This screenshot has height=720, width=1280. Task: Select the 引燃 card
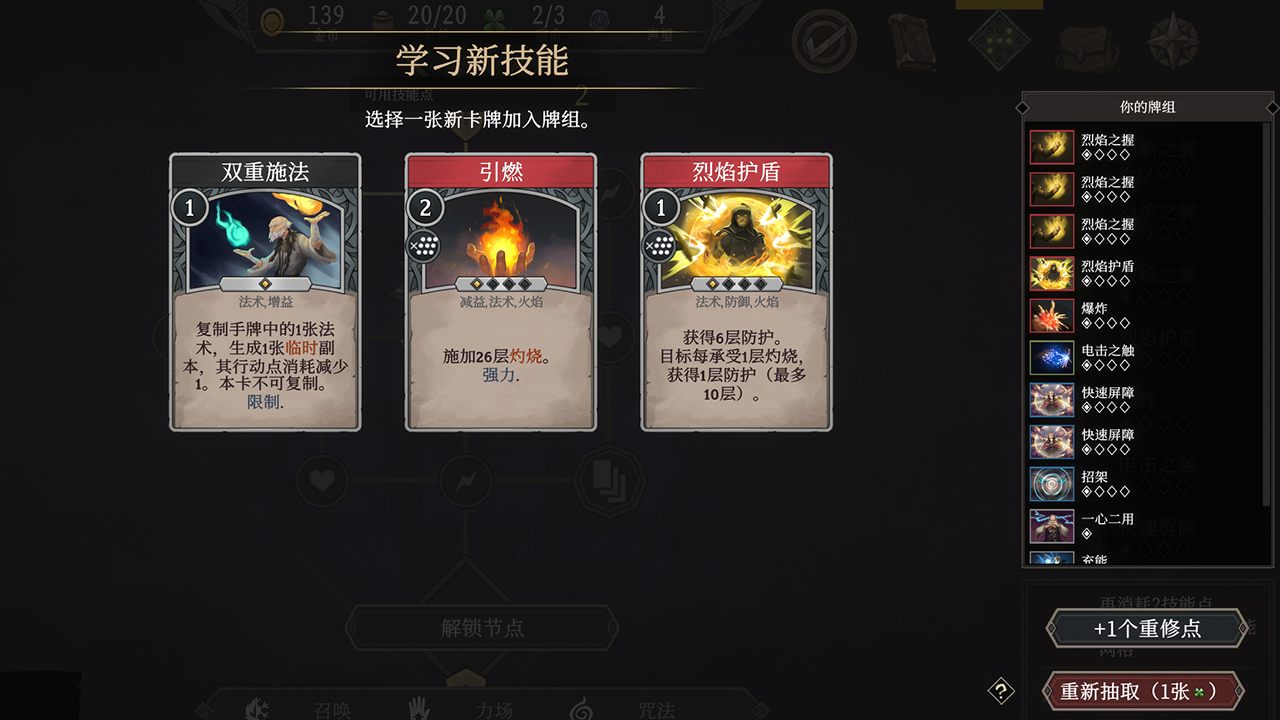pyautogui.click(x=499, y=295)
